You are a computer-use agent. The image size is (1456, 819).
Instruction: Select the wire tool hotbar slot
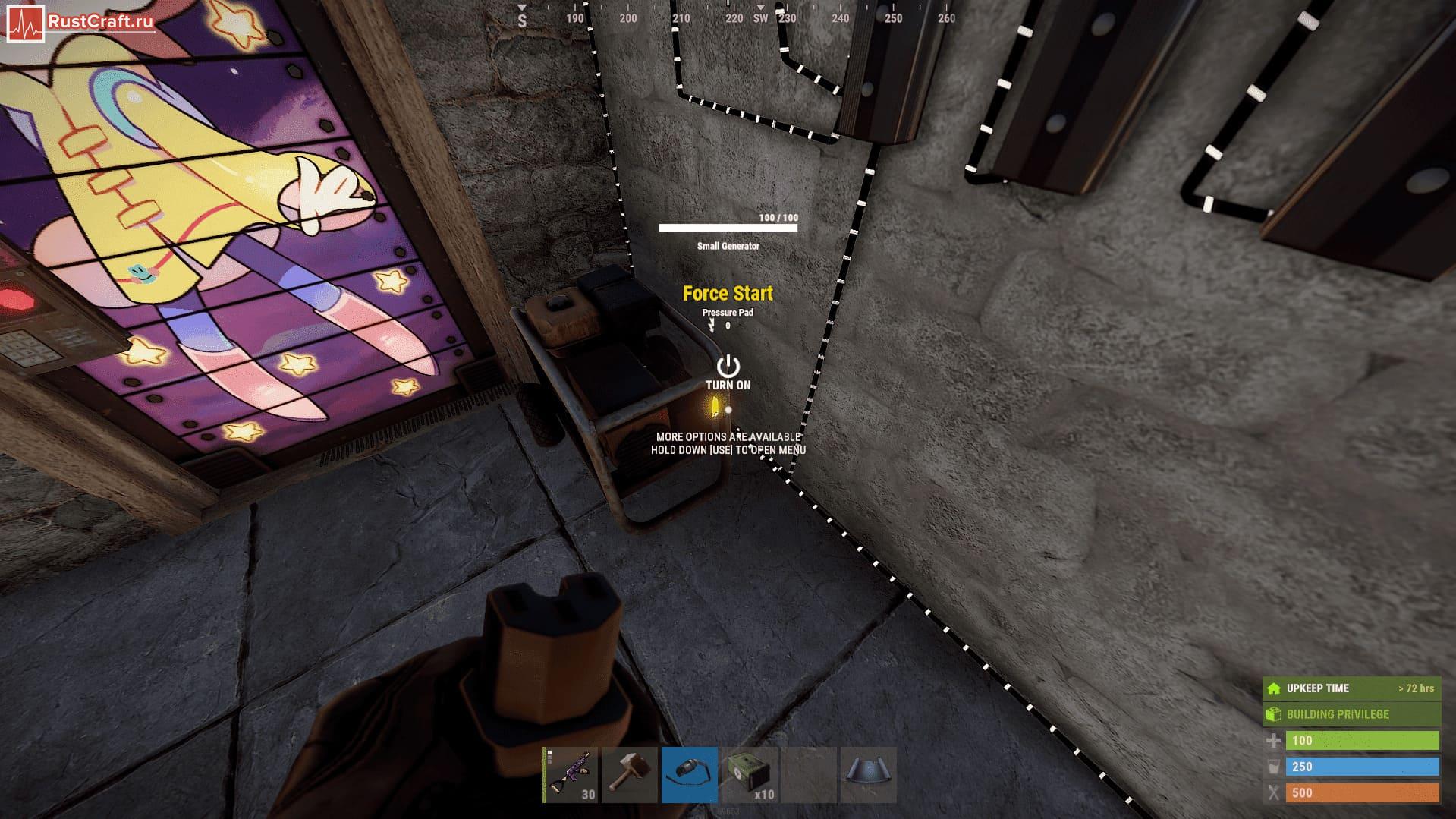click(x=689, y=774)
